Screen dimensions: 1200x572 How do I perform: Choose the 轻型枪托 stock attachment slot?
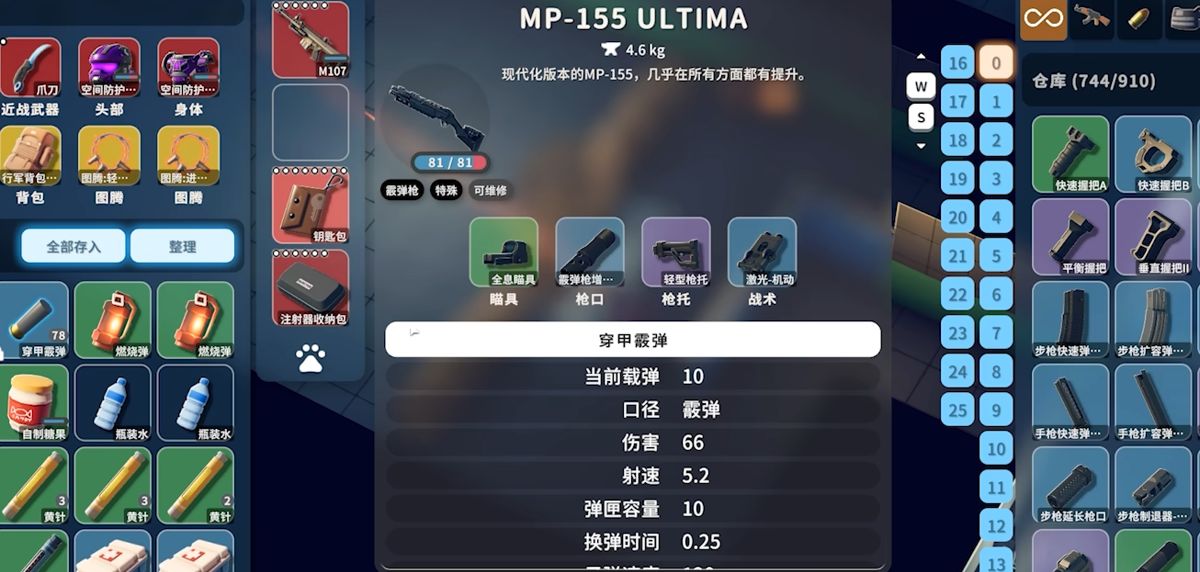coord(676,252)
